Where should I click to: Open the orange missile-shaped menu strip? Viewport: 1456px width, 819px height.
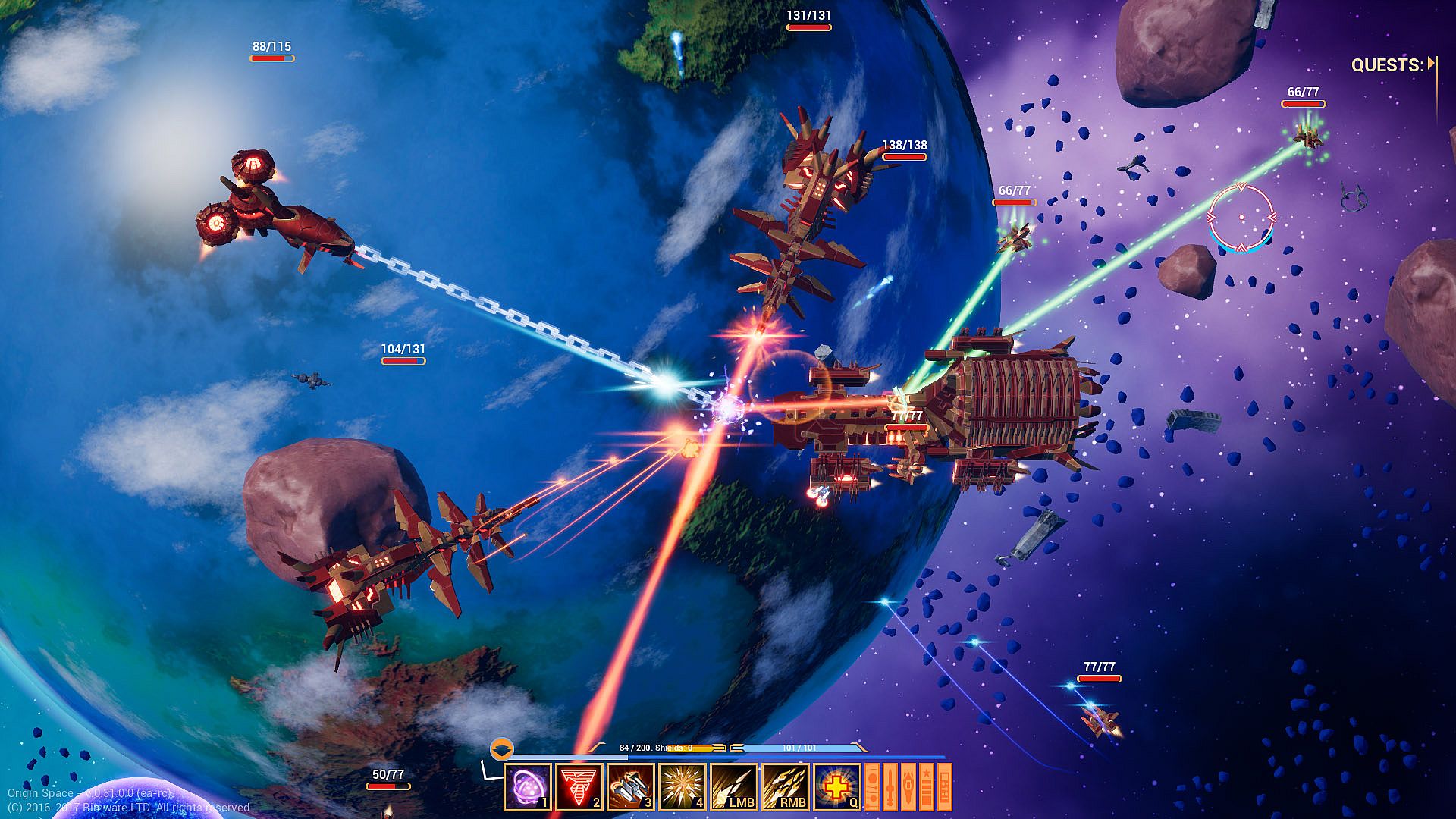tap(890, 787)
